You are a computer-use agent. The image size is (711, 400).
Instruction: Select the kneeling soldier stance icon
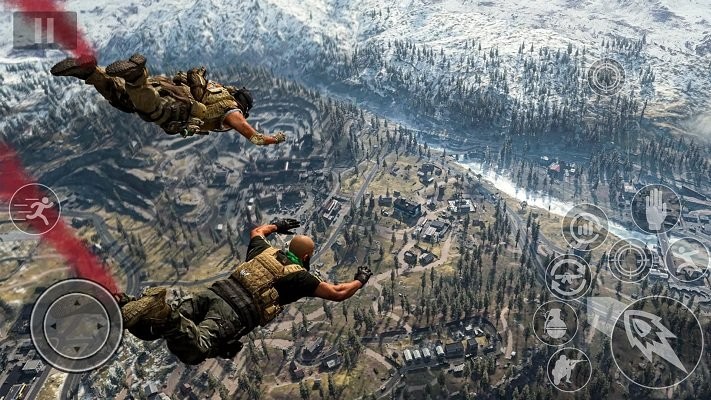pos(568,369)
